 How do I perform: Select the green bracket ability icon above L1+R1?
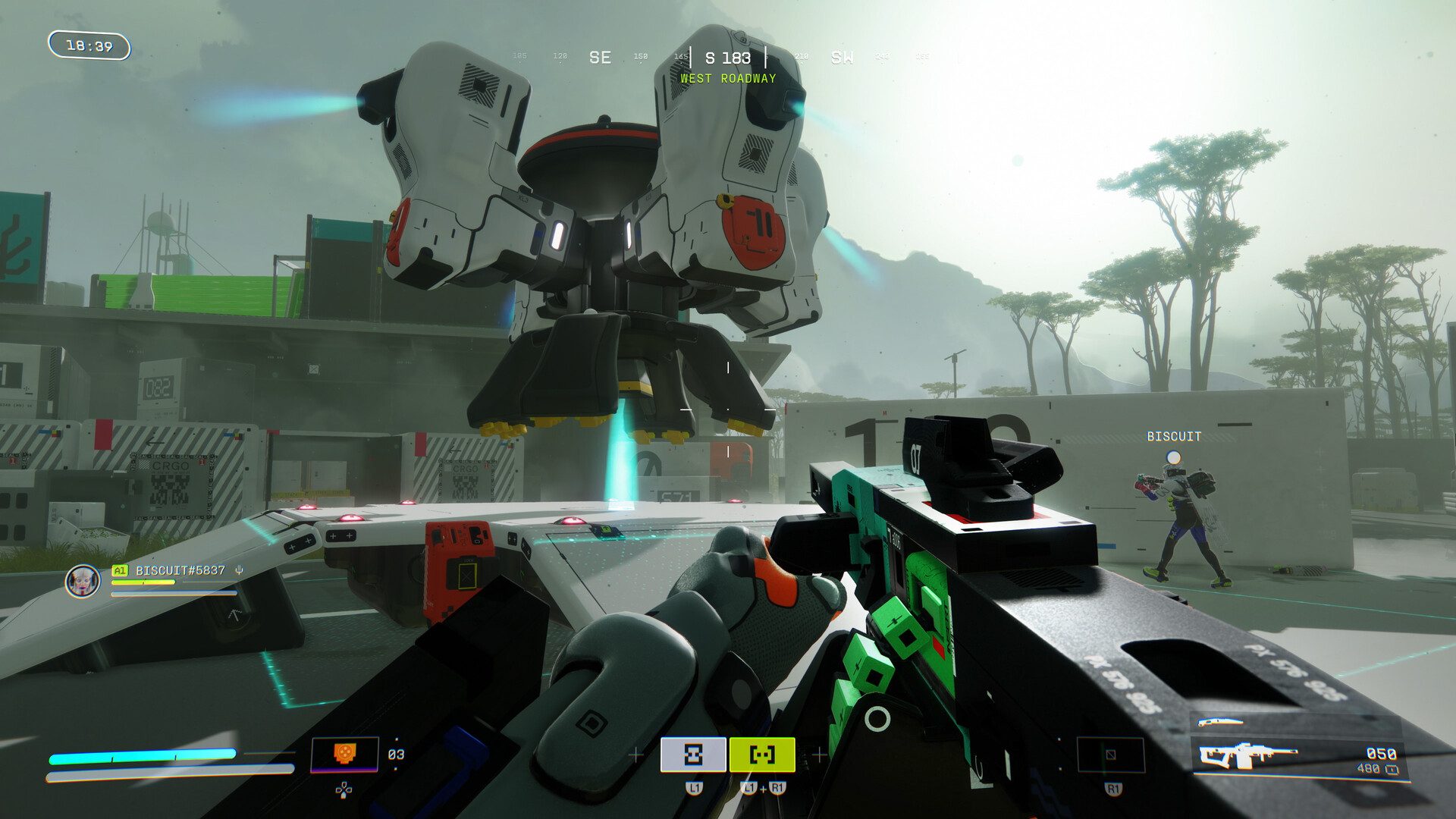coord(761,755)
